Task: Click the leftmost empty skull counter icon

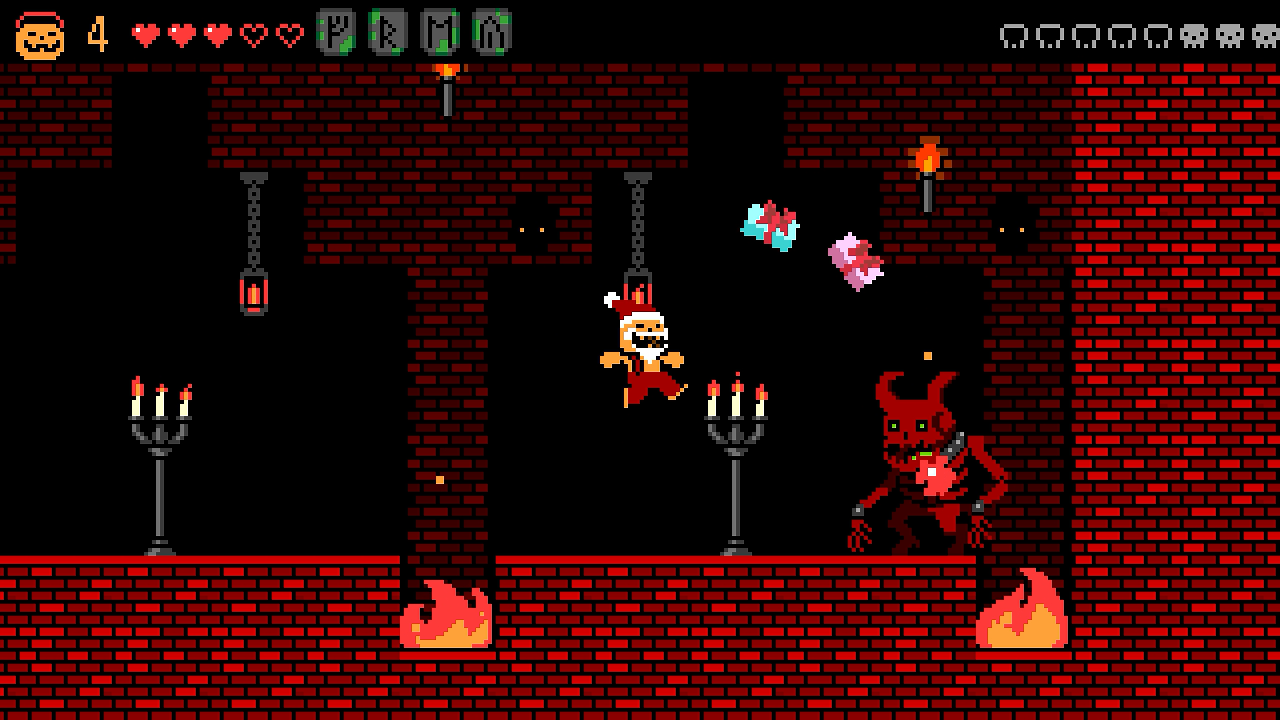Action: coord(1013,36)
